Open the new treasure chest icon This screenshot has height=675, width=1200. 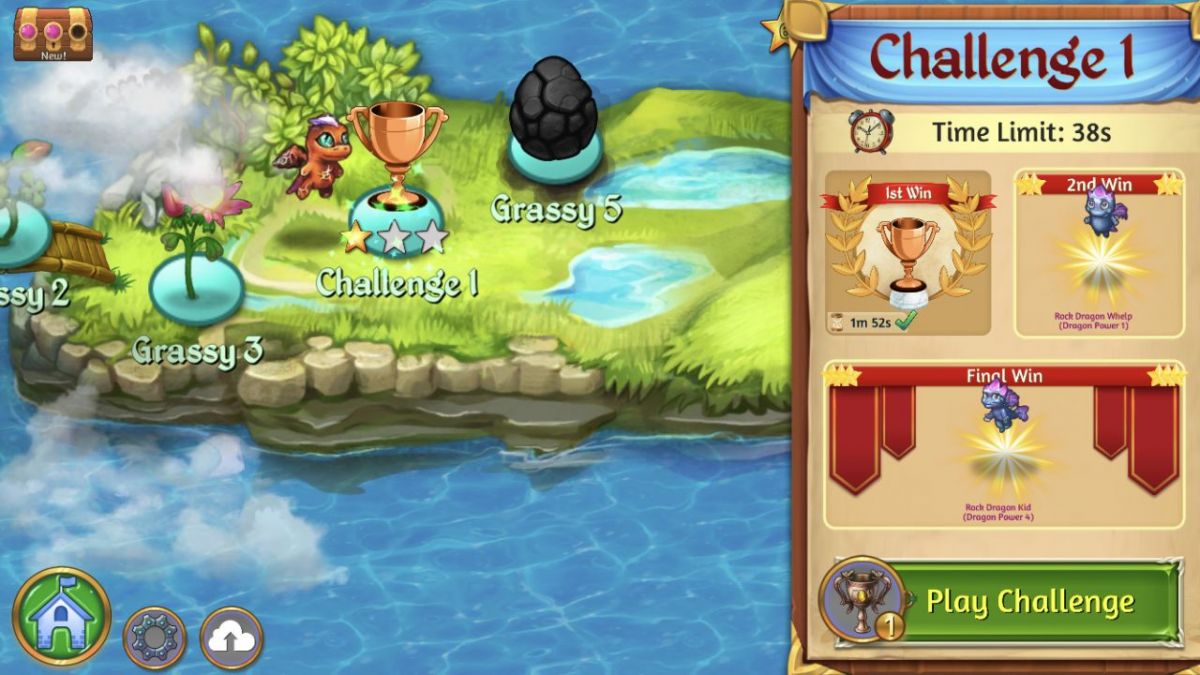(53, 34)
